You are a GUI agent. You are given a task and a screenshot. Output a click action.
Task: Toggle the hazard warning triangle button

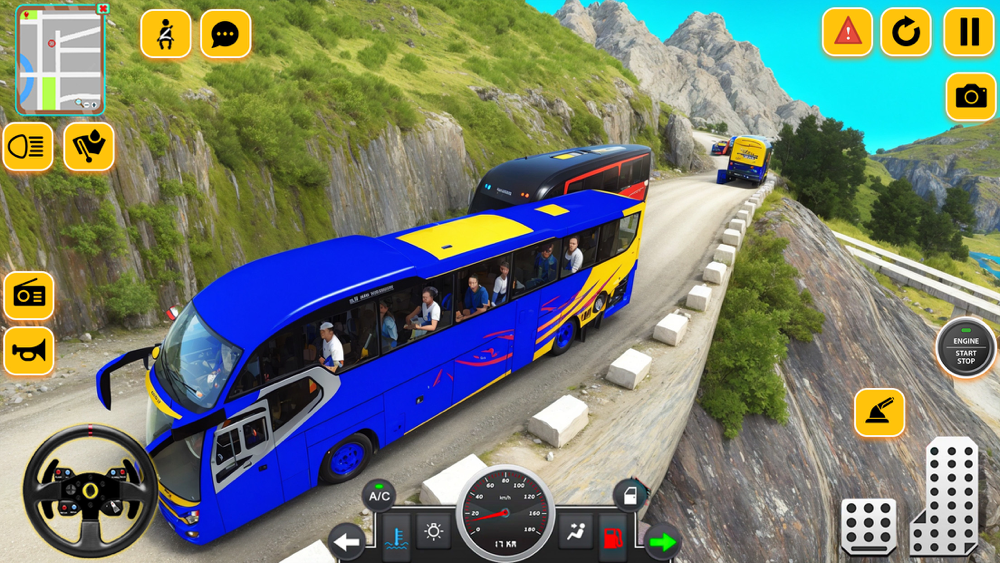coord(847,32)
